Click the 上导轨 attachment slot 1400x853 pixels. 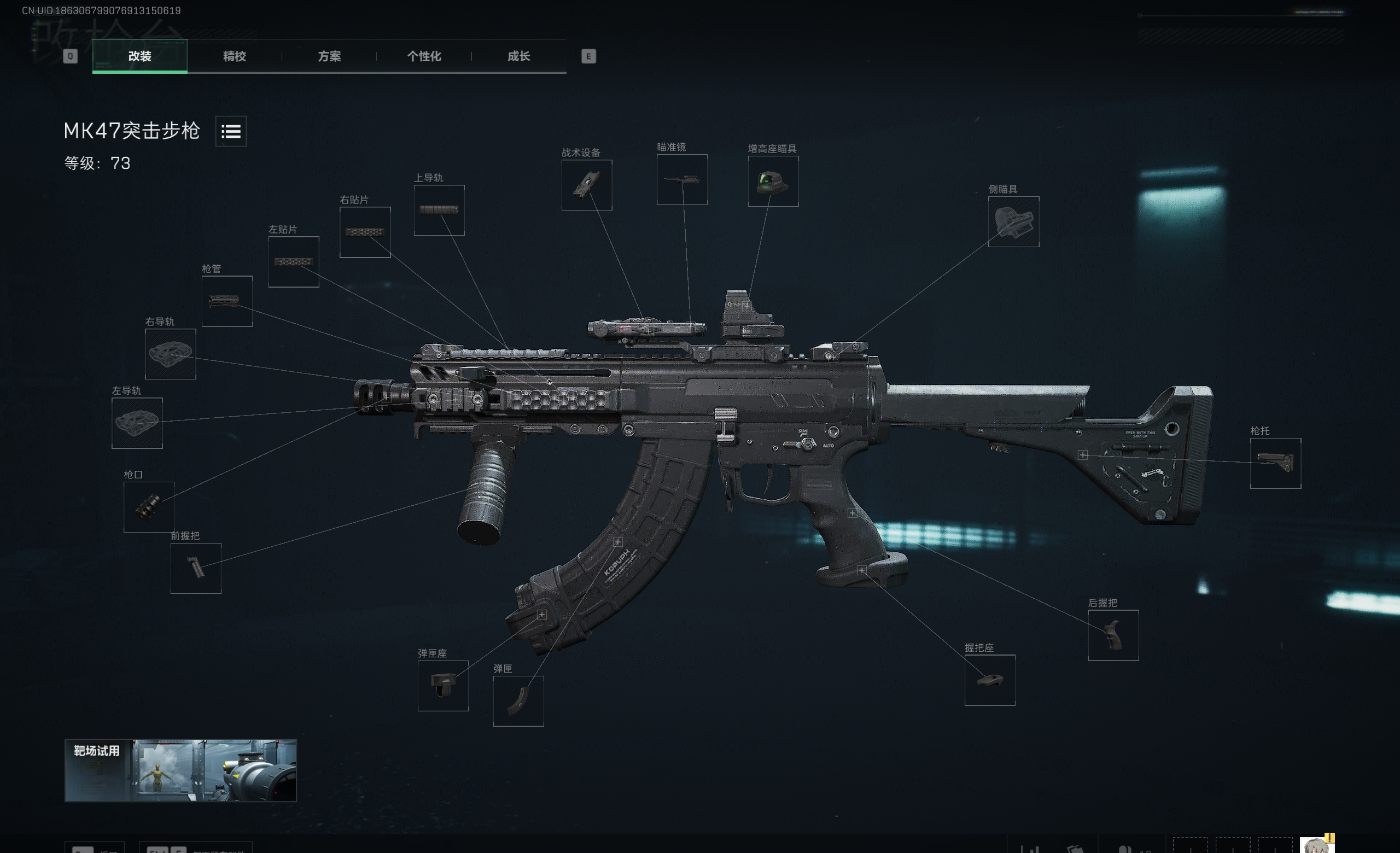(x=439, y=210)
